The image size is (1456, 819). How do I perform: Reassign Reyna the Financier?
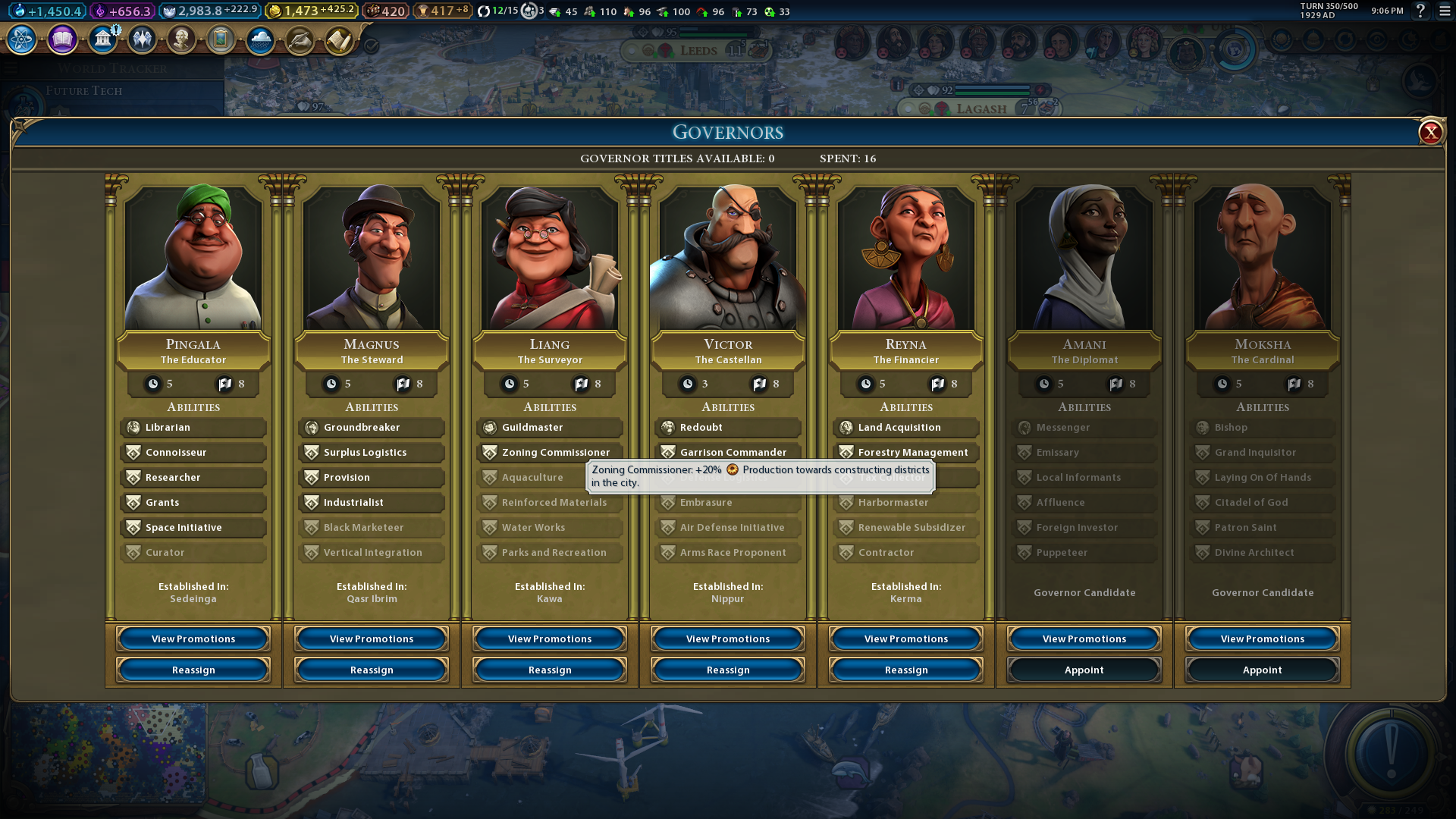click(x=906, y=670)
